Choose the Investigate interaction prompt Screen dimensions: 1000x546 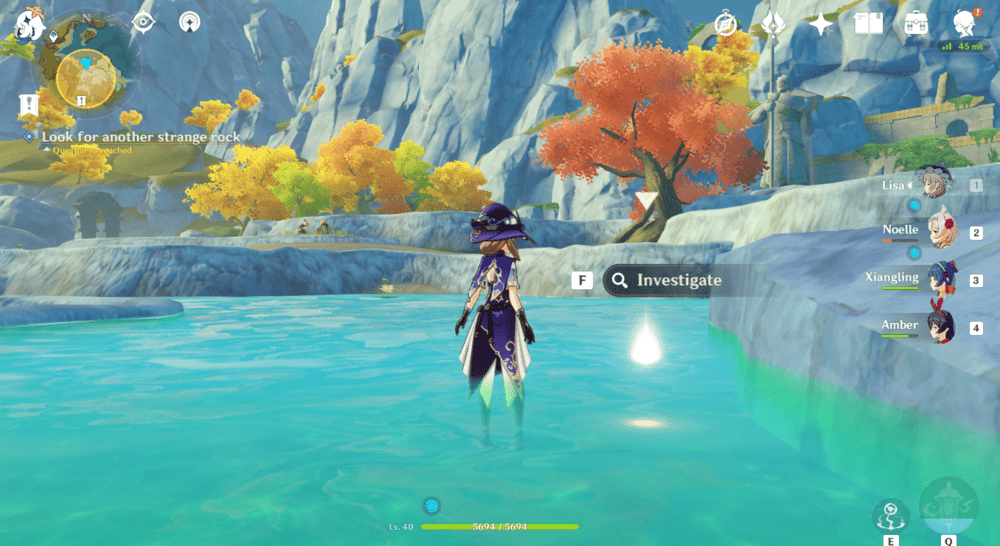point(663,281)
